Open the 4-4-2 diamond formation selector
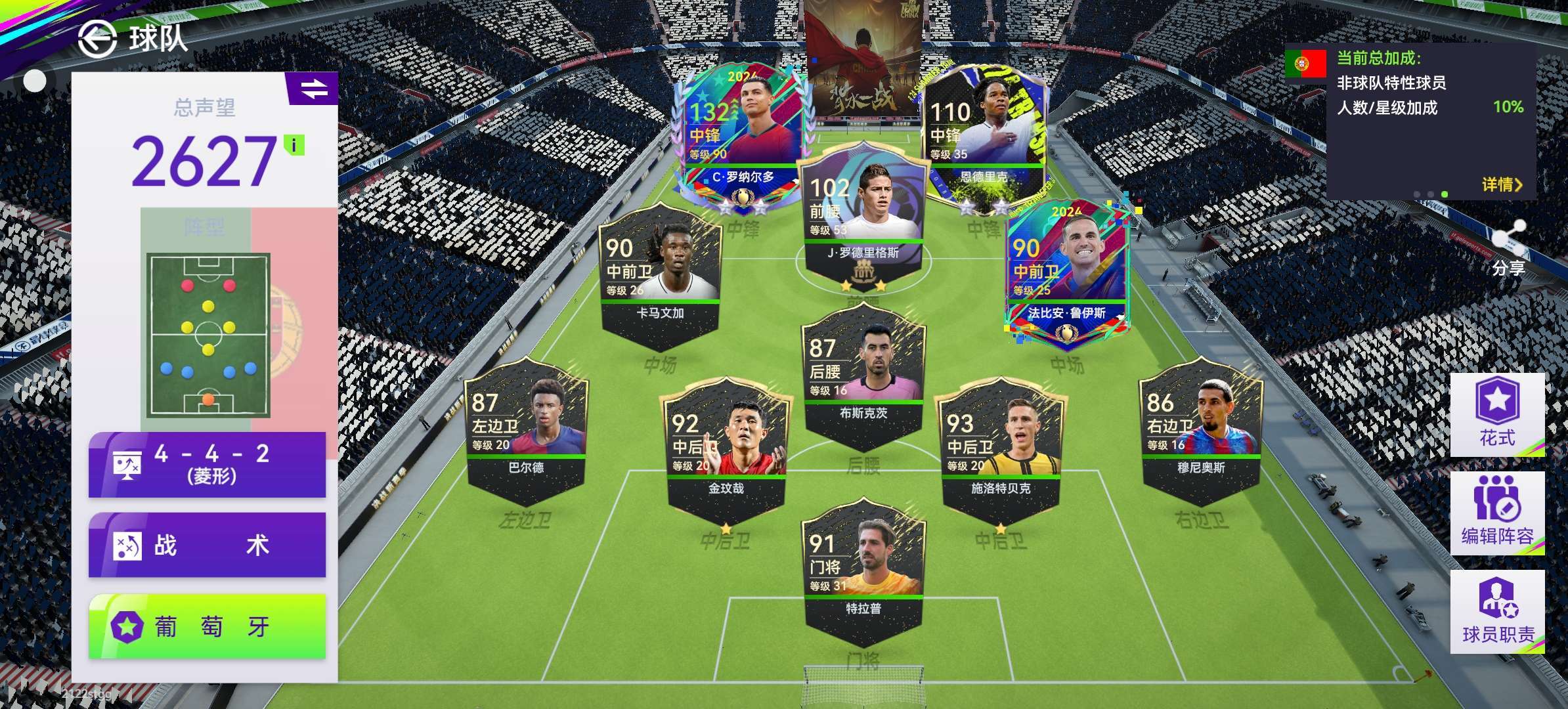 click(x=207, y=464)
